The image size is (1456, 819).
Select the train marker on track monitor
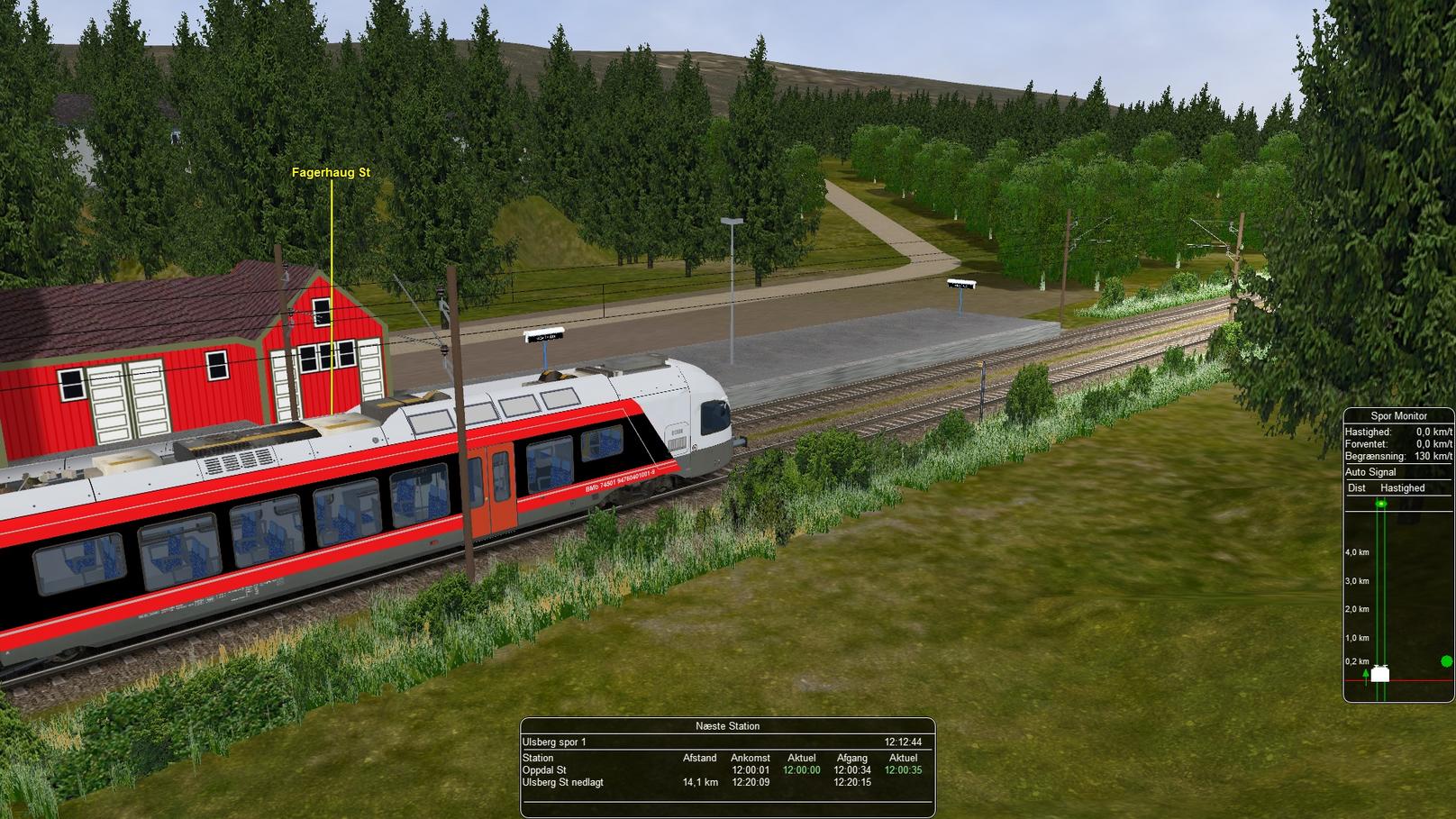1379,674
